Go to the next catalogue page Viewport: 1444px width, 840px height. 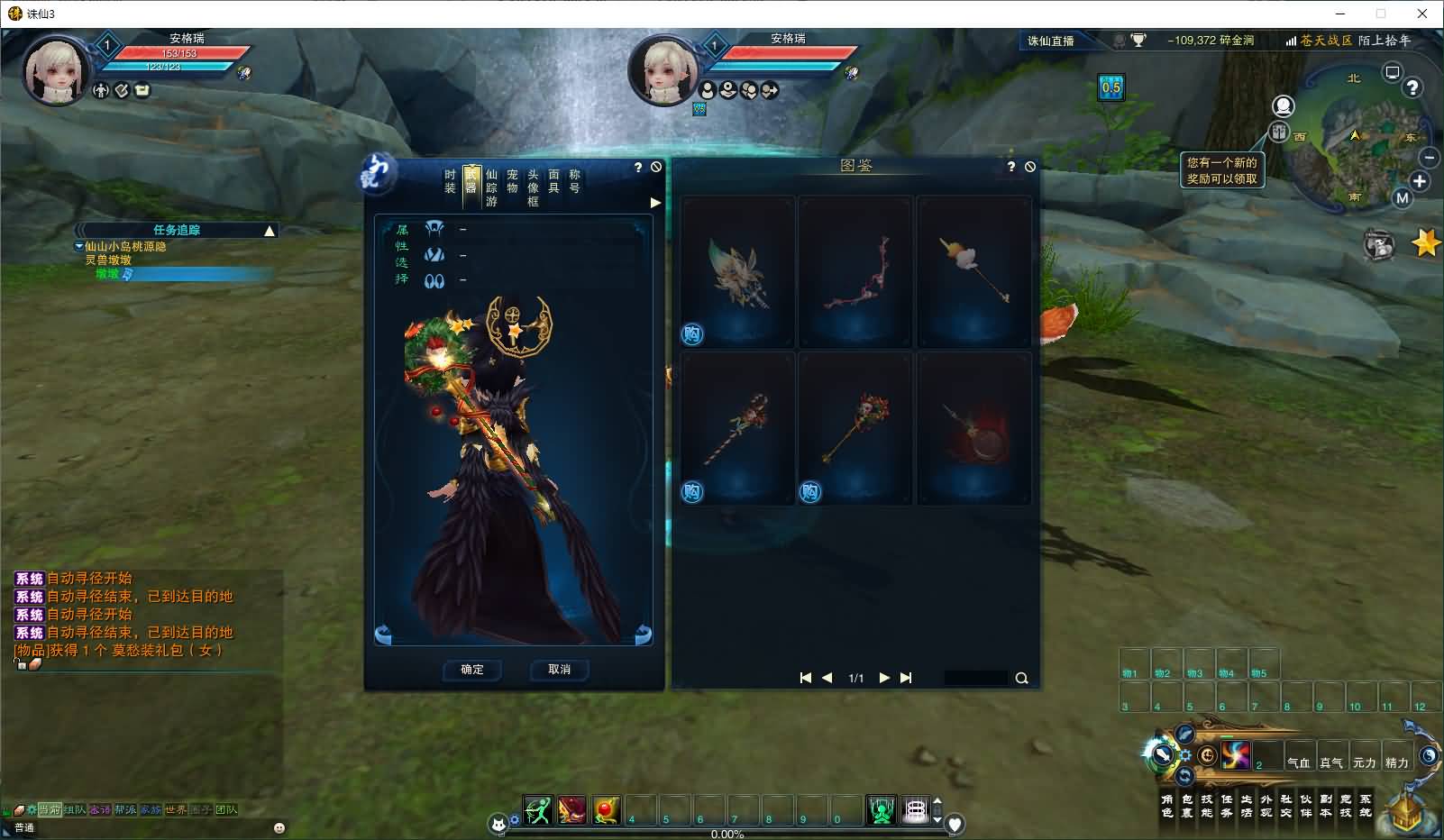[884, 678]
